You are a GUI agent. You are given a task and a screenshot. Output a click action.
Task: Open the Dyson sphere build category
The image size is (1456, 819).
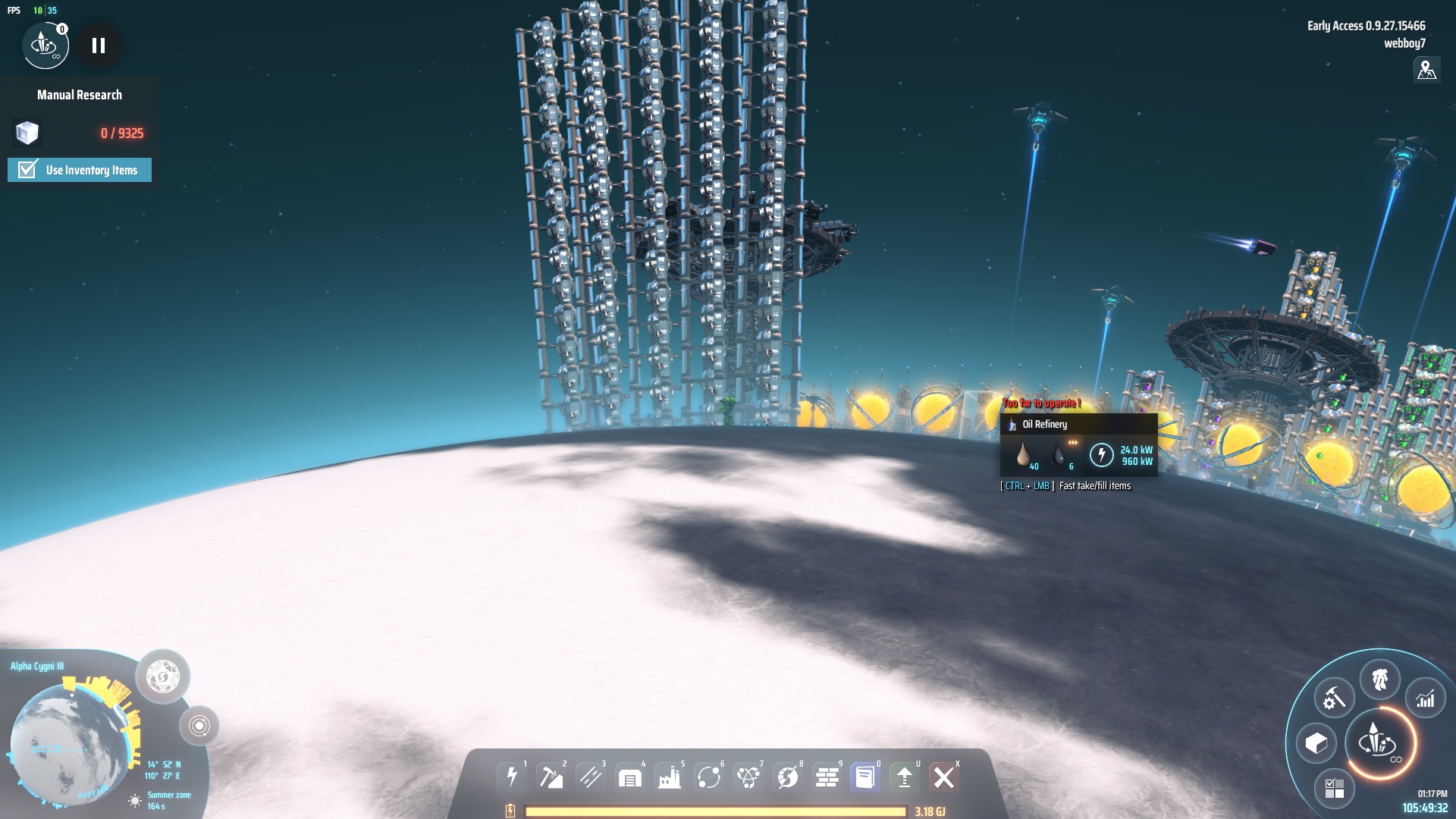(787, 777)
